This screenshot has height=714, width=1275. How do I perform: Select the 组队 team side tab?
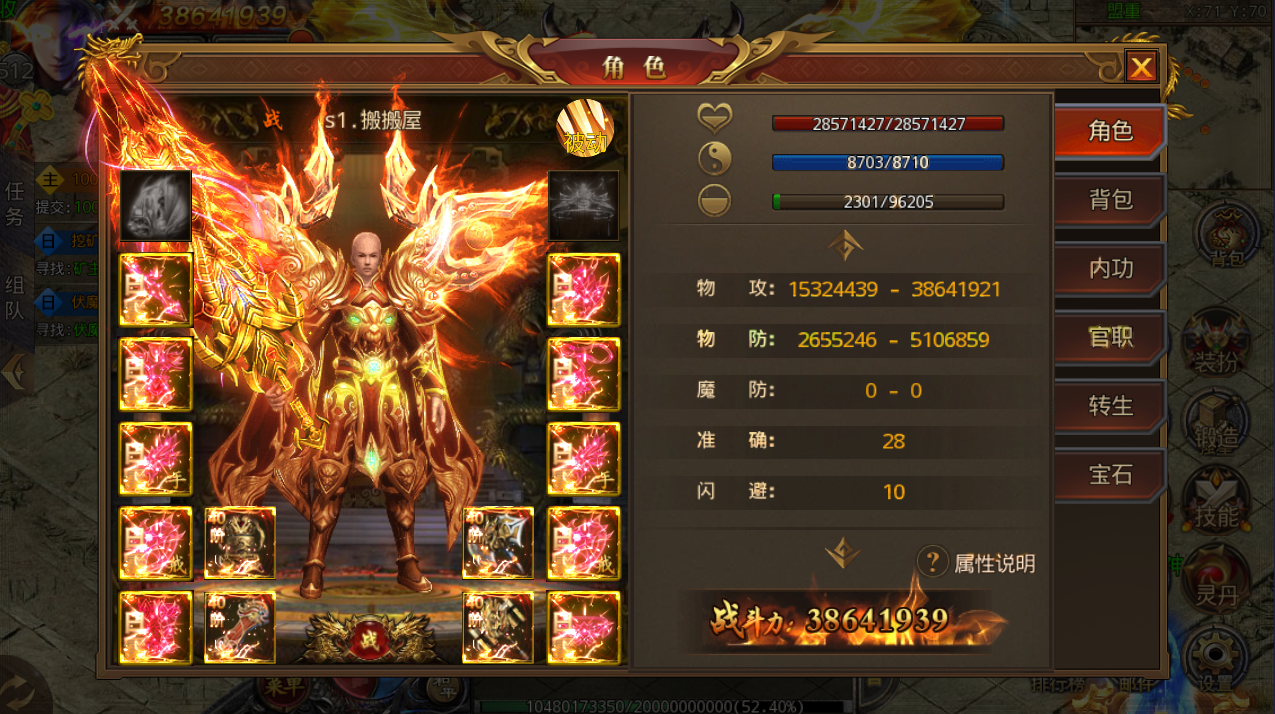click(x=14, y=296)
